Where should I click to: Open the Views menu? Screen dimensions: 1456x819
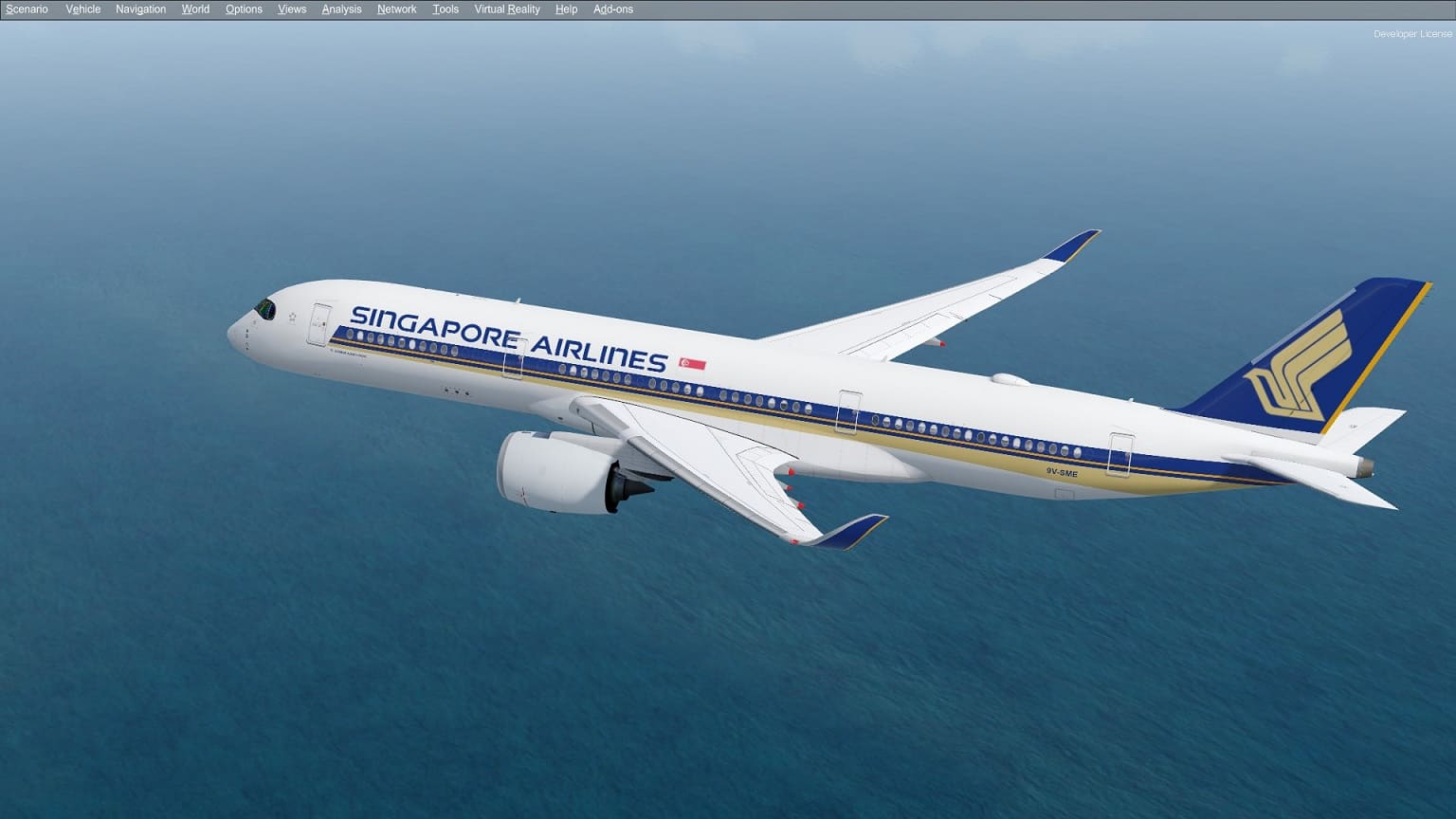(291, 9)
